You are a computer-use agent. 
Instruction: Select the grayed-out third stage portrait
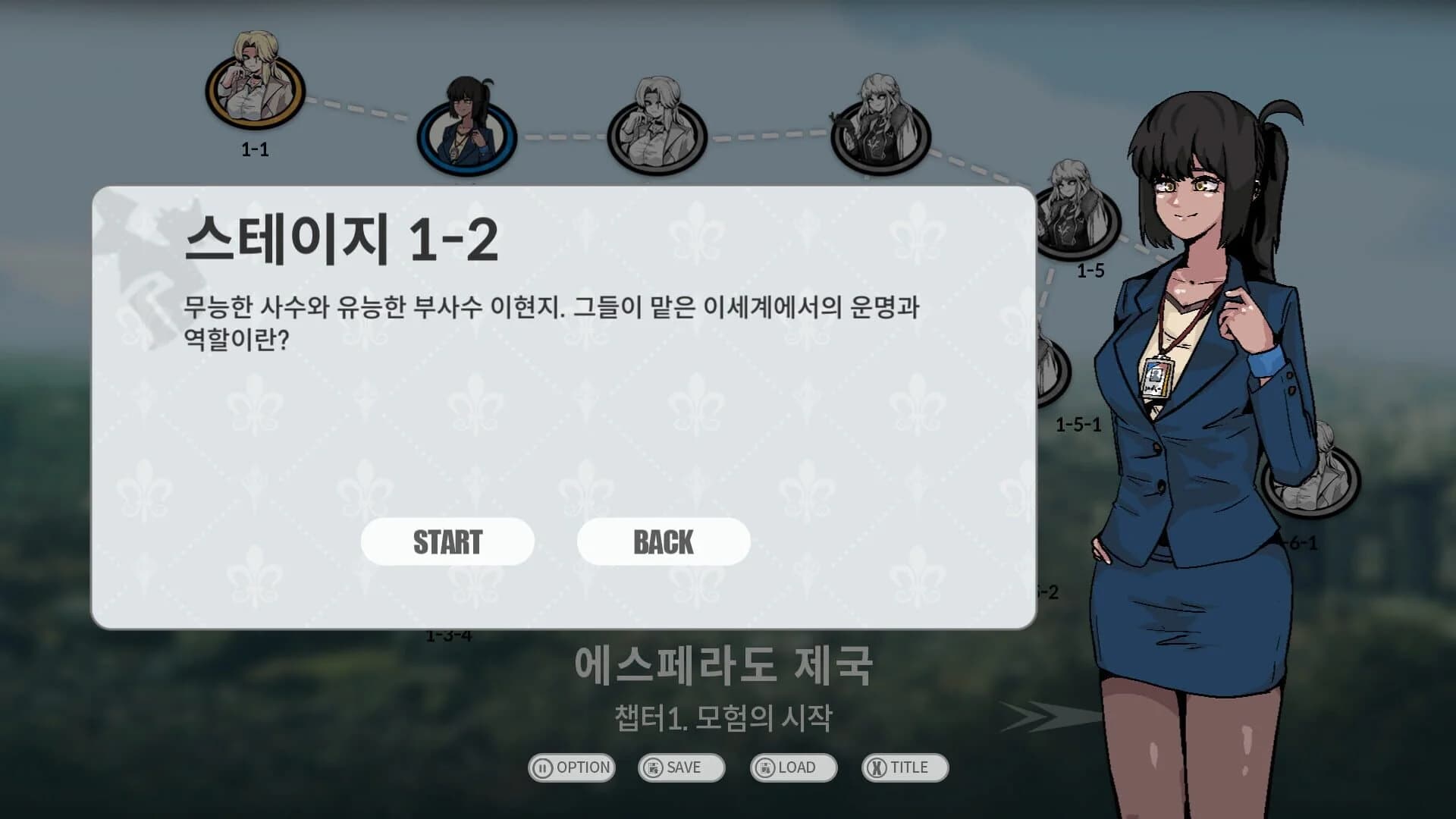coord(656,136)
